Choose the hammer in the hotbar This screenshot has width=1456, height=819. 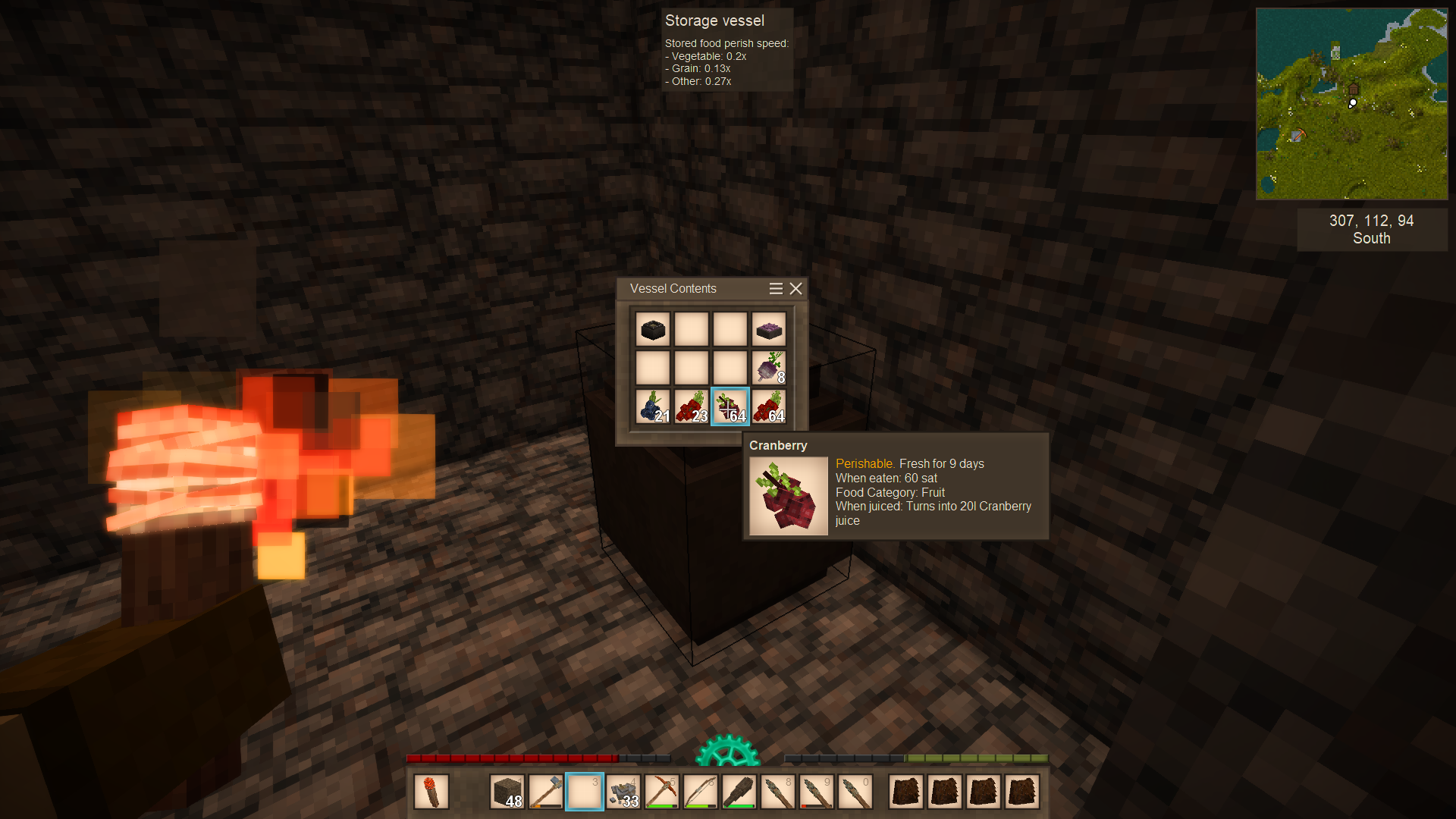pos(546,792)
